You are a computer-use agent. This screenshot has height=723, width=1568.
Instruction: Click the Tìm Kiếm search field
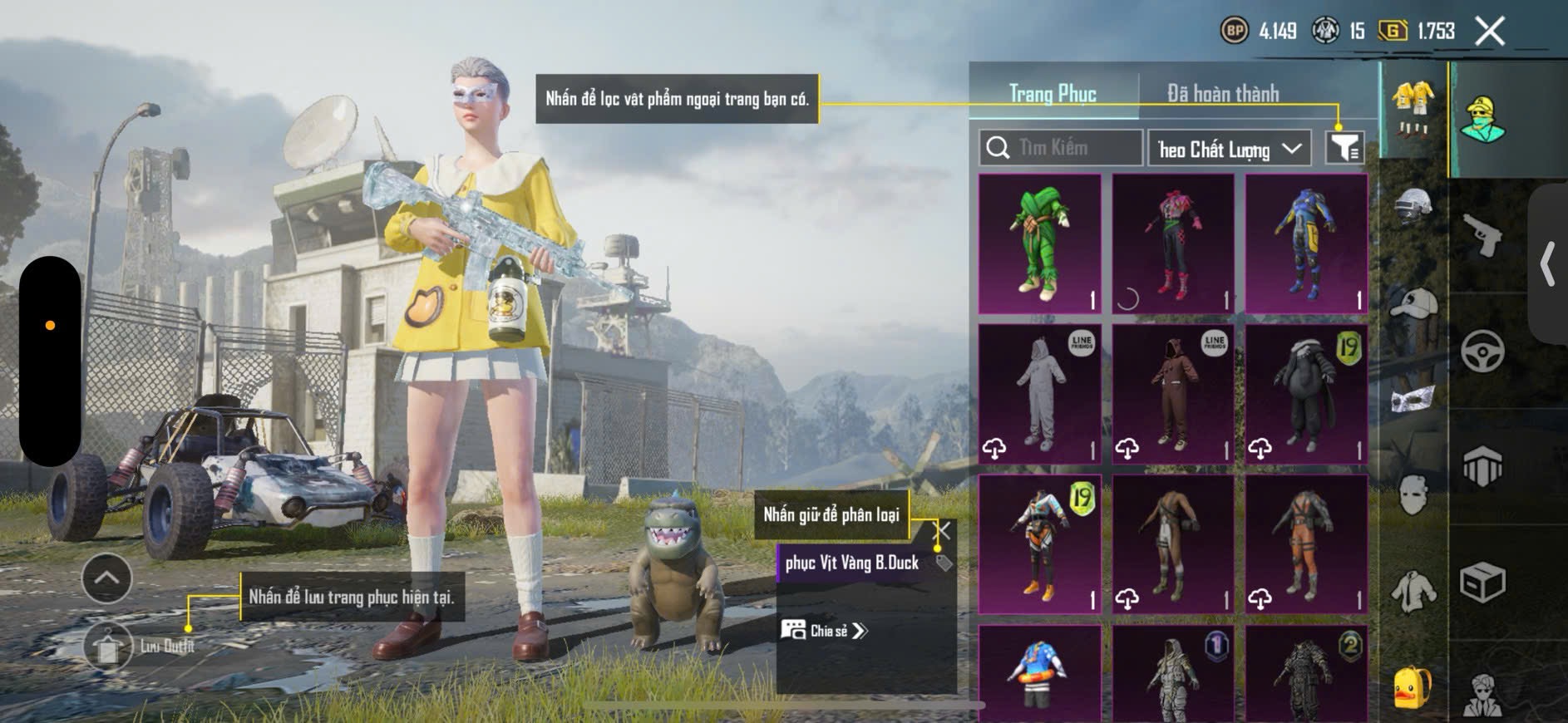(x=1060, y=148)
